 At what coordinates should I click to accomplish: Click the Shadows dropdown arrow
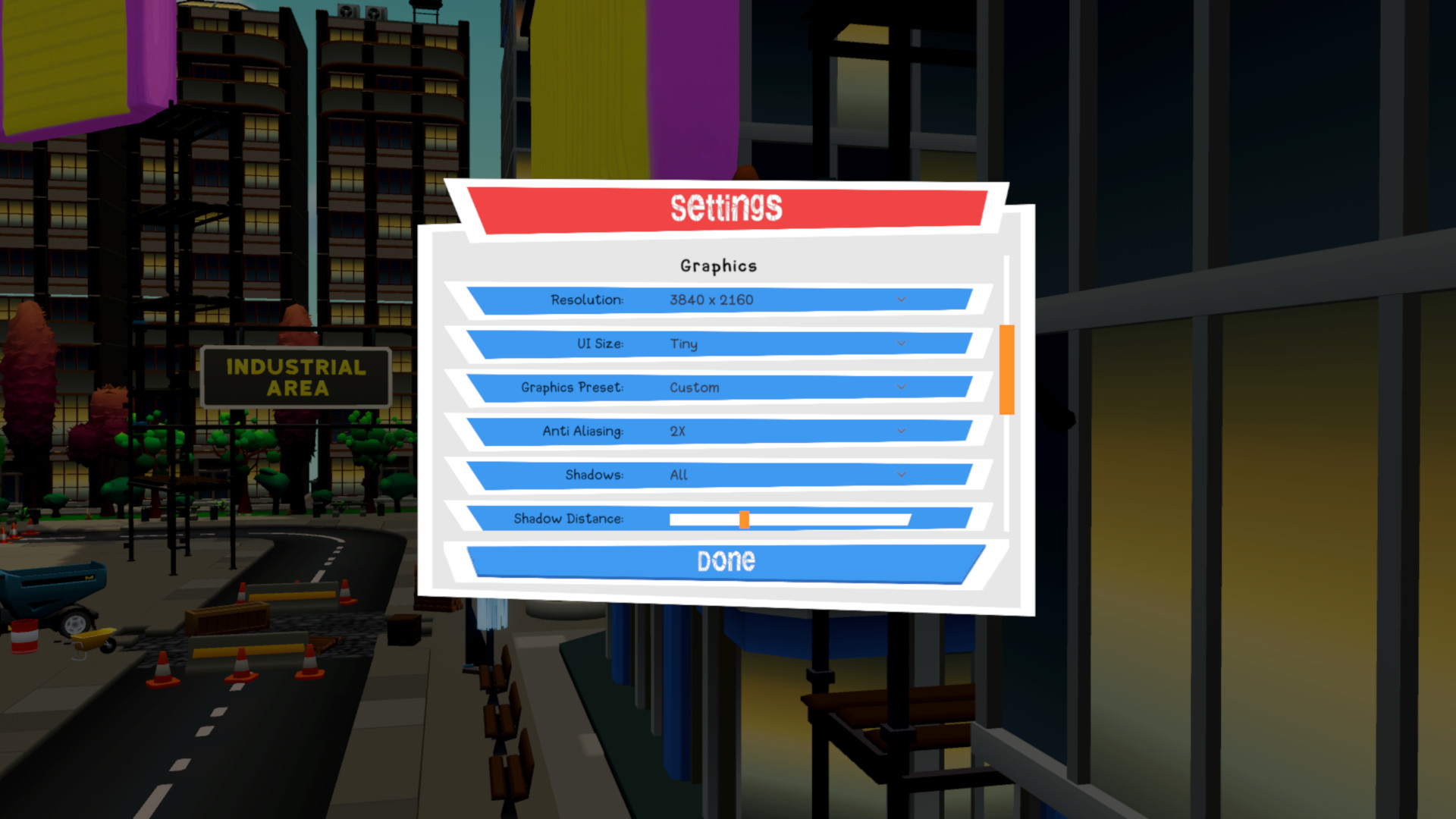pos(900,475)
